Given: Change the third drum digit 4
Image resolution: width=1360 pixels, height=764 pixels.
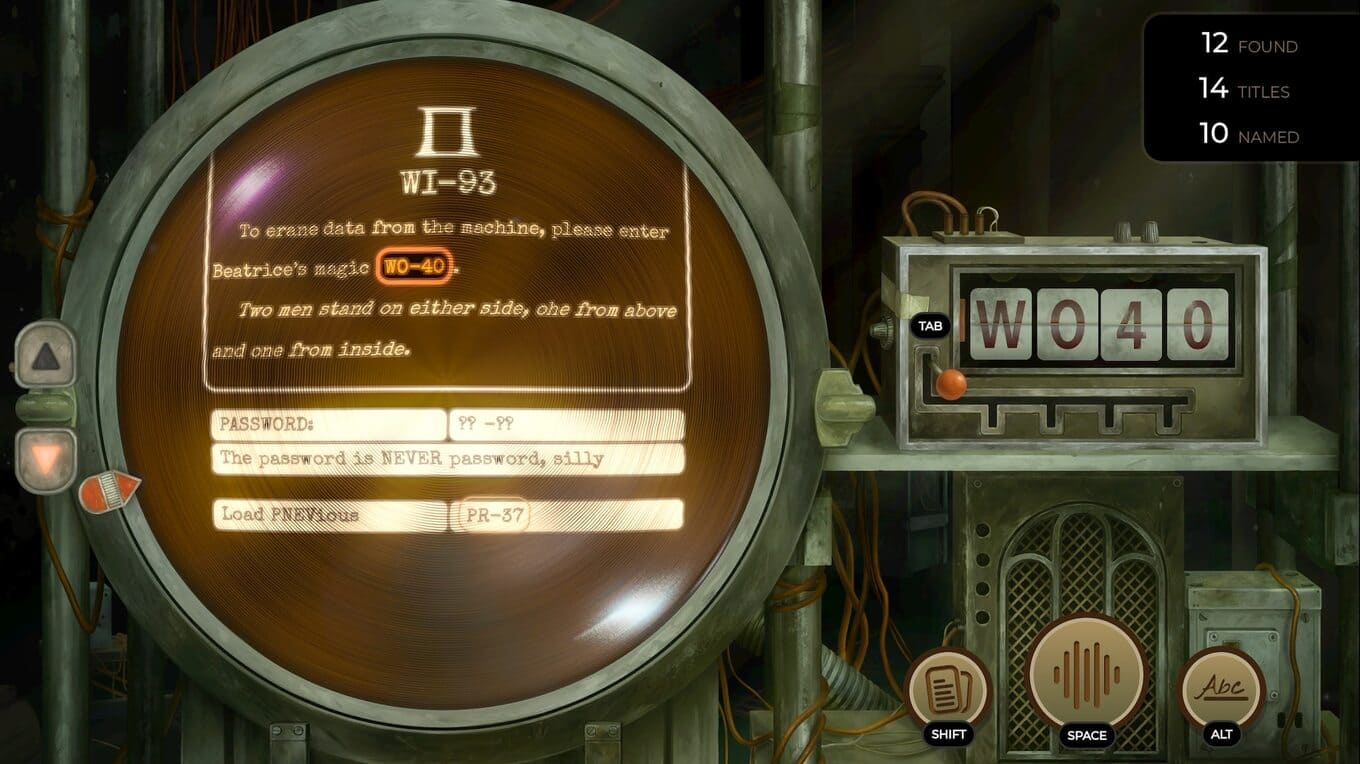Looking at the screenshot, I should 1131,324.
